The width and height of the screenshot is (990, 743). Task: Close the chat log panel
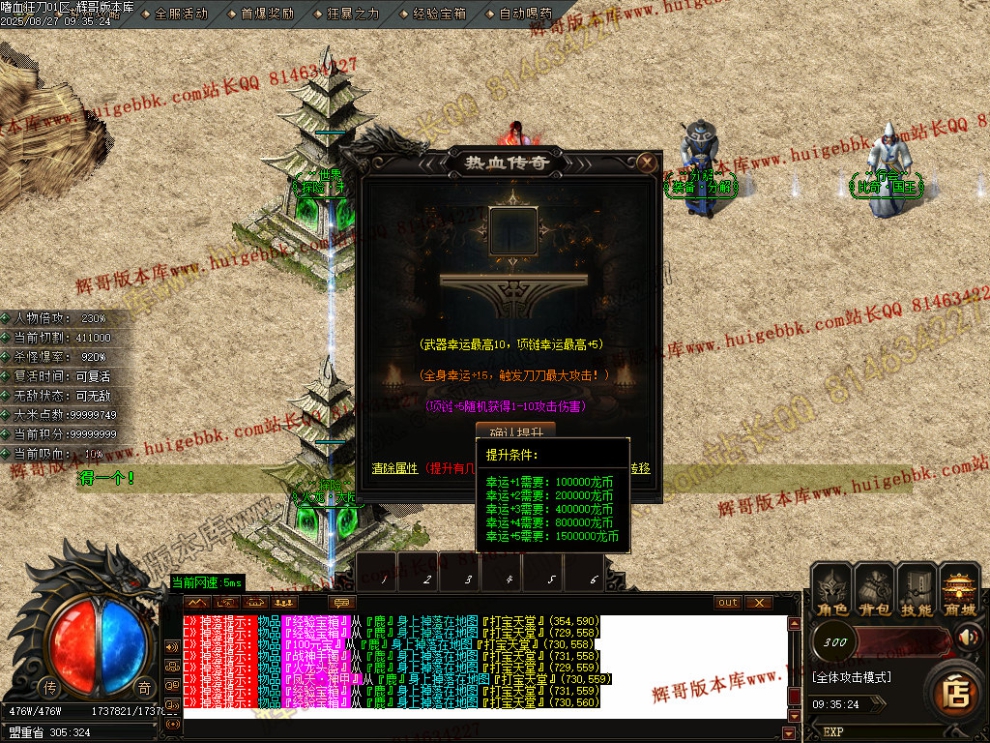point(759,602)
